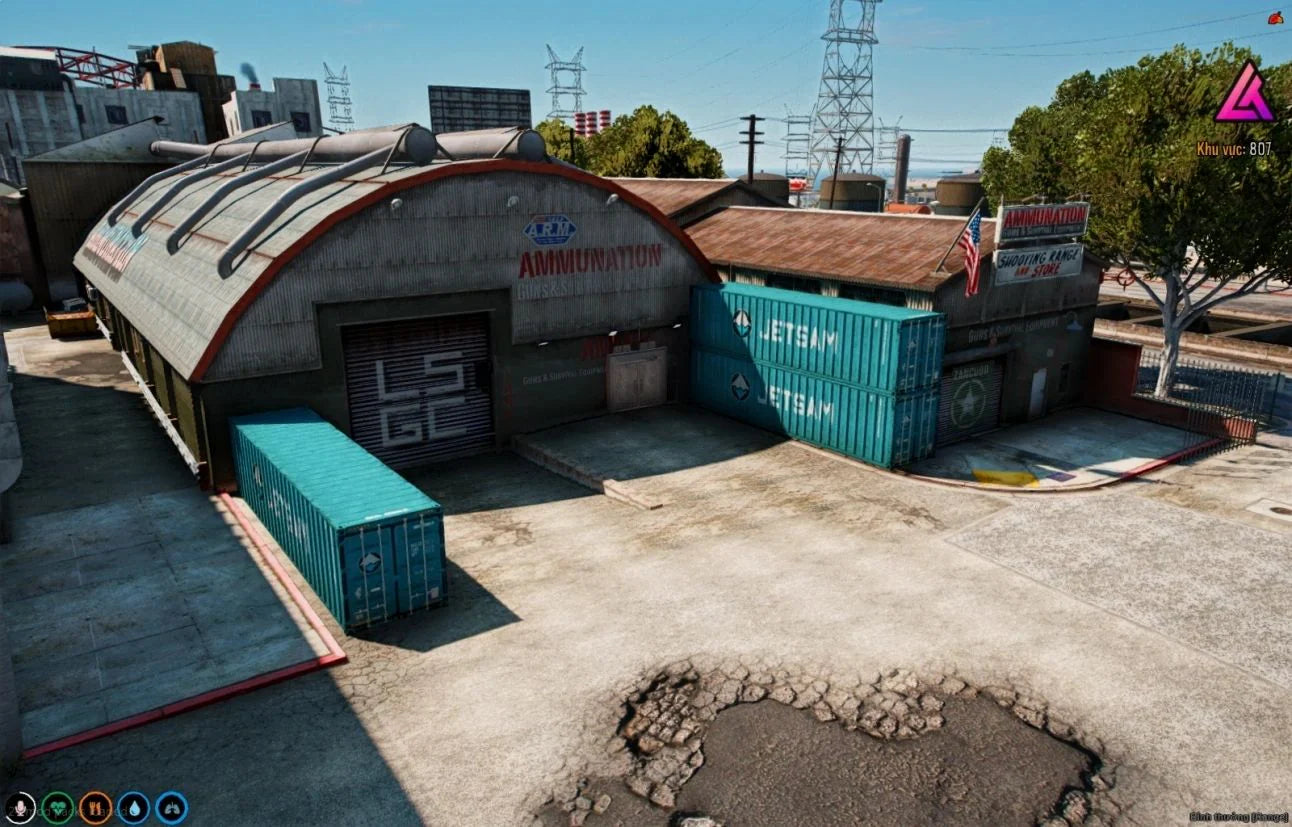Click the orange fork-and-knife hunger icon

(95, 807)
